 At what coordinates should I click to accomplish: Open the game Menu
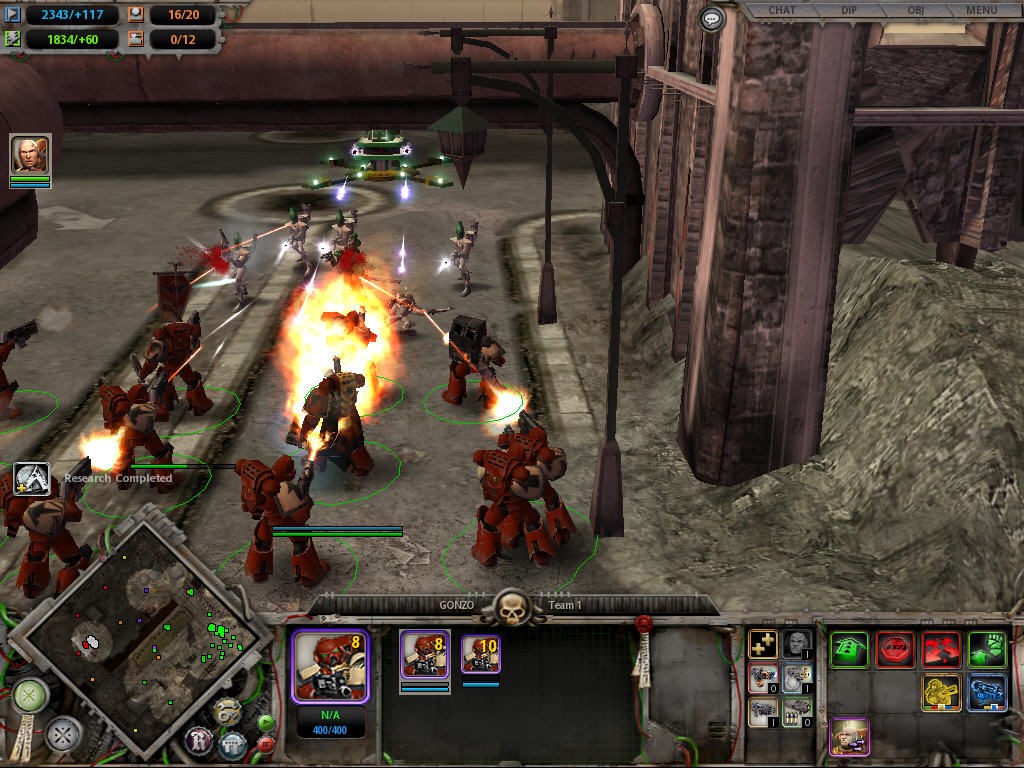[981, 11]
